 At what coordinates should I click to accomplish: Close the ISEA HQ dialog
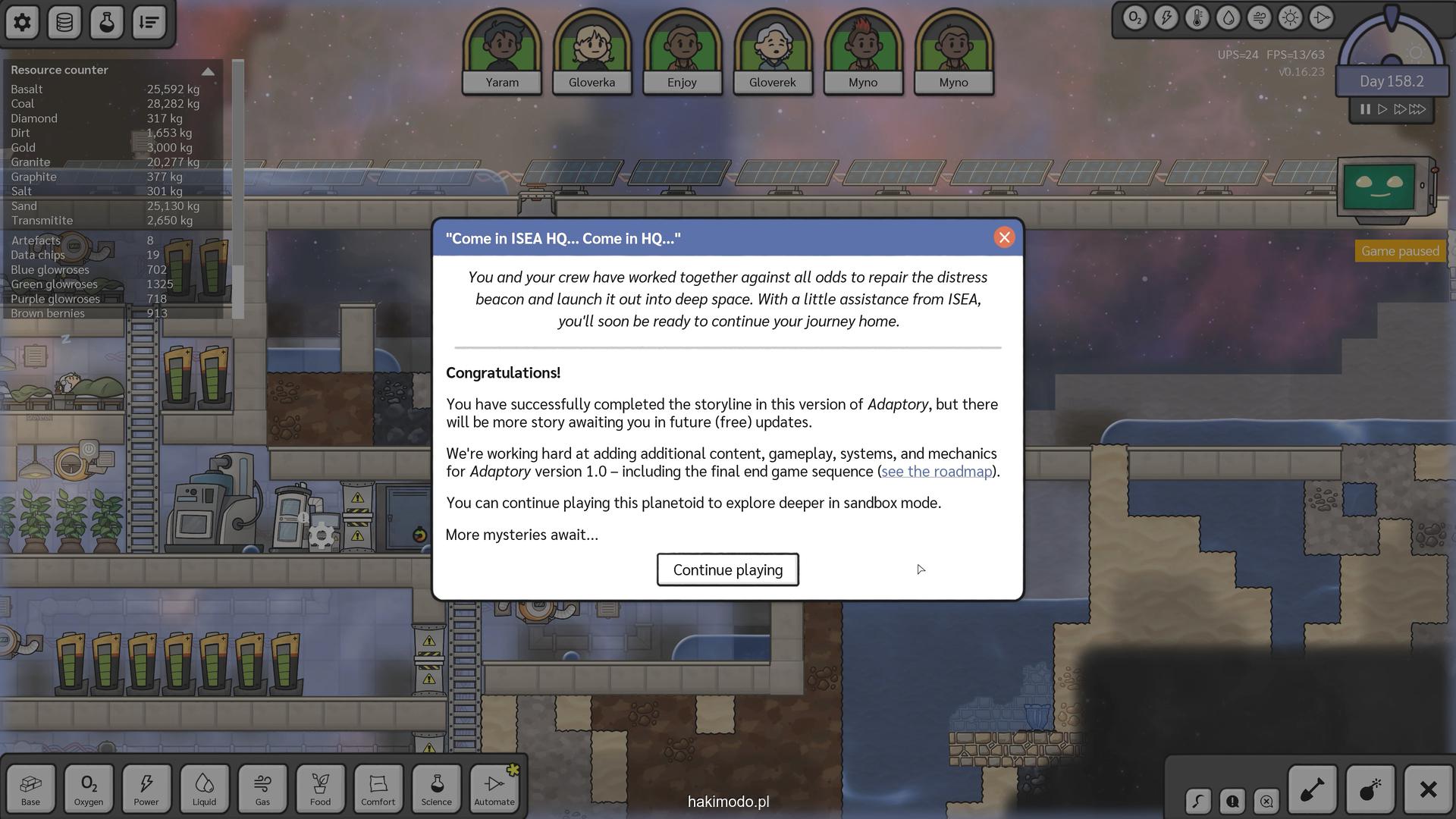pos(1004,238)
